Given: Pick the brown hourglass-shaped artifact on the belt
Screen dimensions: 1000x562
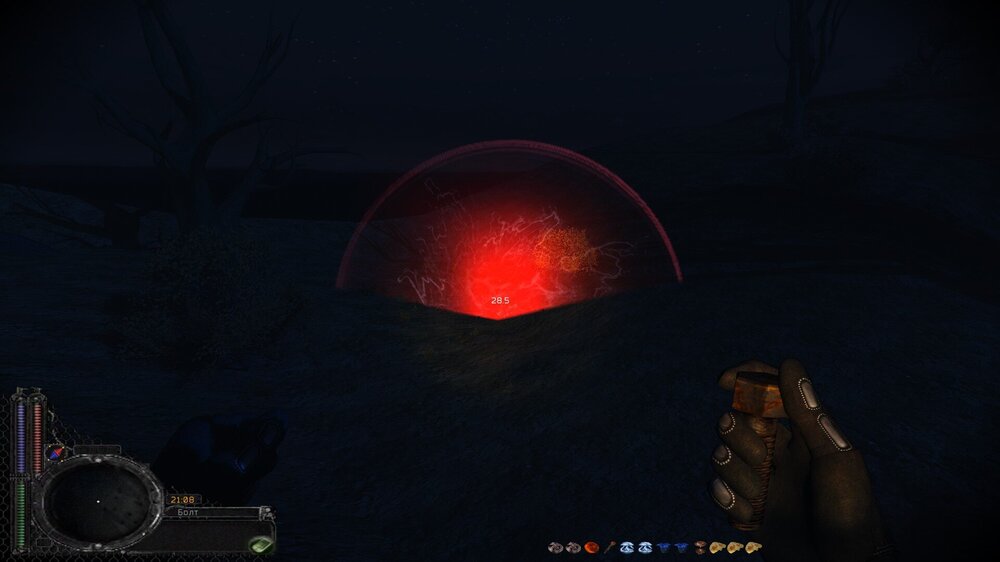Looking at the screenshot, I should [x=699, y=547].
